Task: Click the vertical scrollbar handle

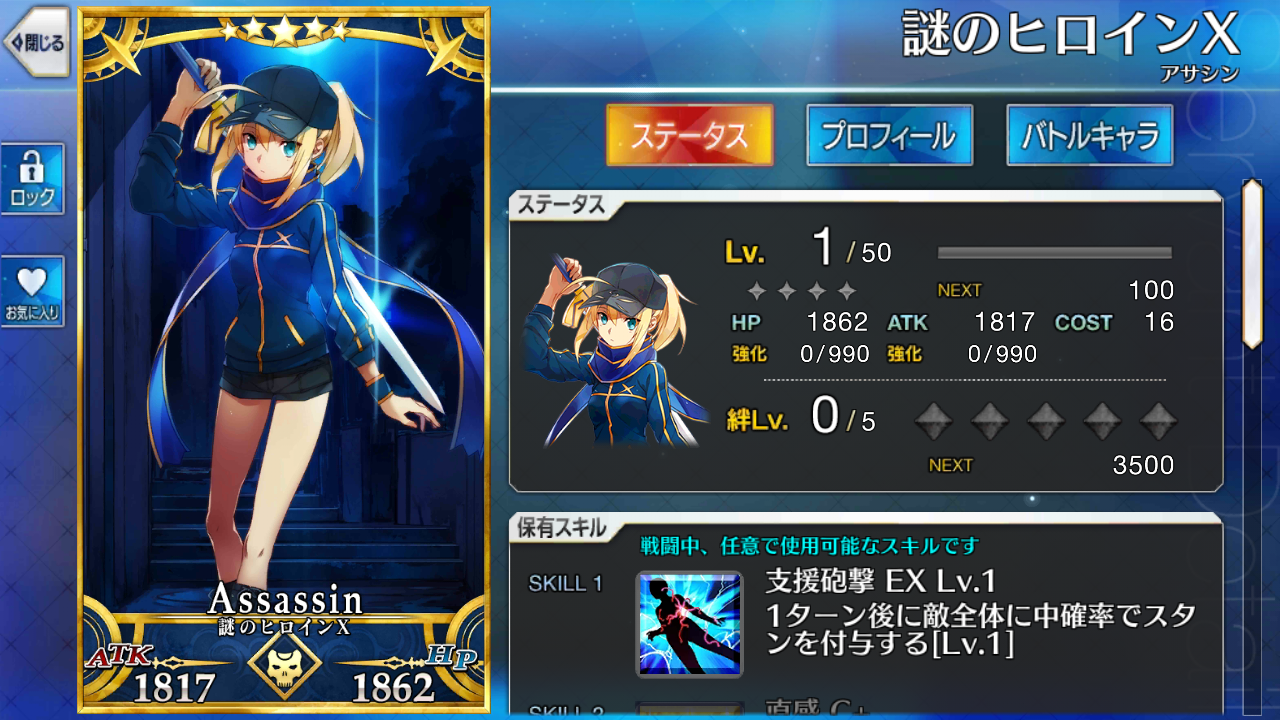Action: pyautogui.click(x=1251, y=264)
